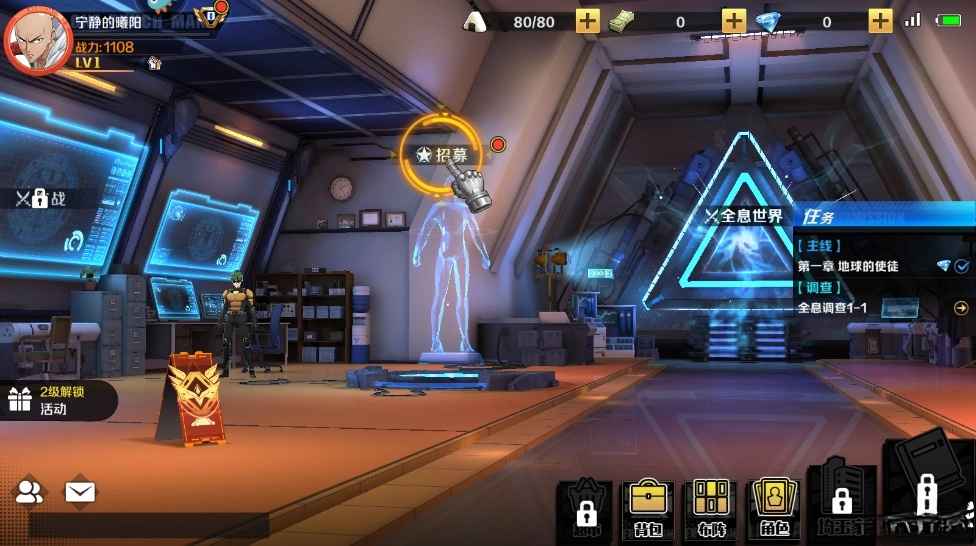Buy diamonds with the diamond plus button
The width and height of the screenshot is (976, 546).
coord(880,21)
